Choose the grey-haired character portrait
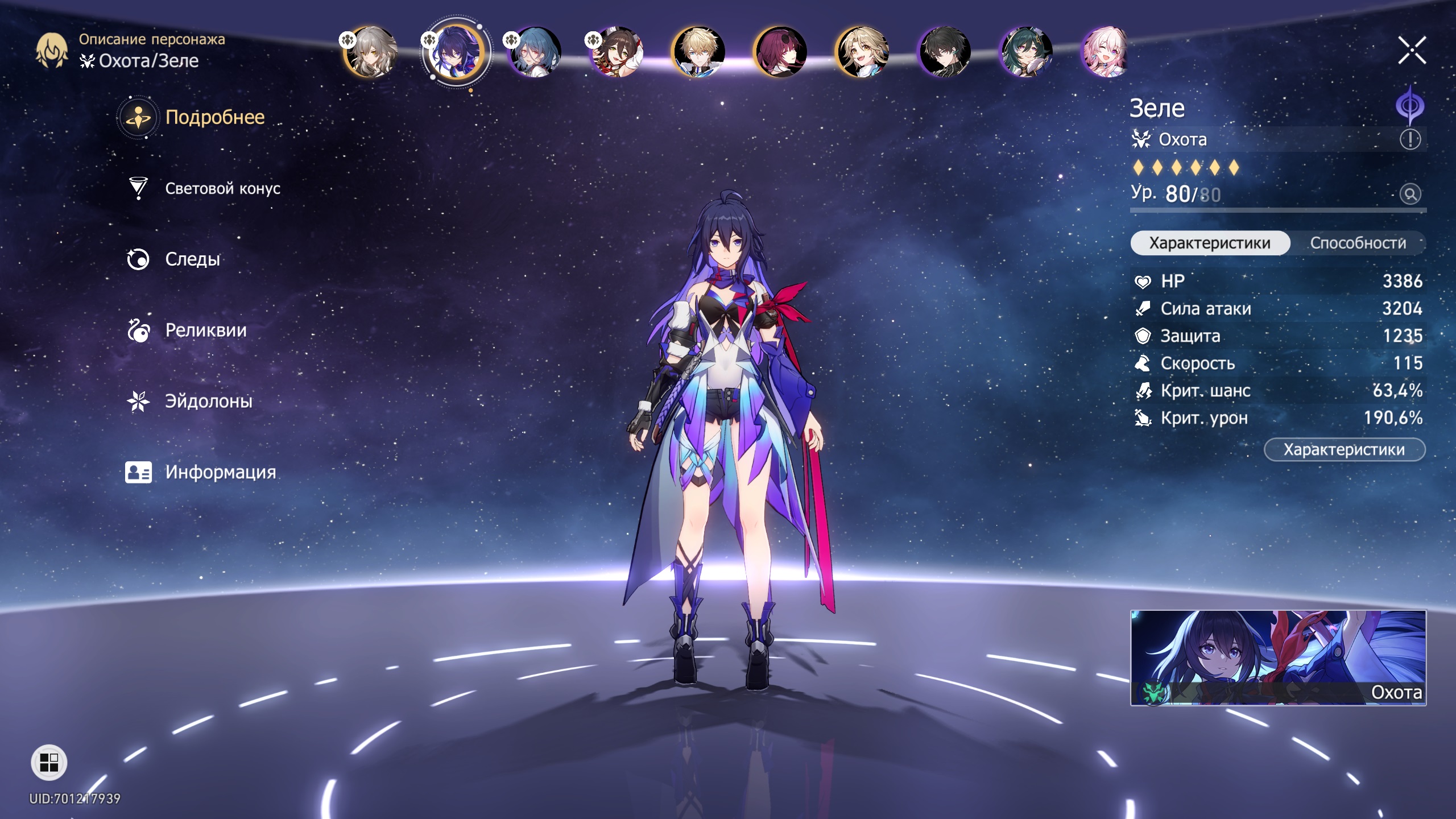The image size is (1456, 819). (x=371, y=52)
